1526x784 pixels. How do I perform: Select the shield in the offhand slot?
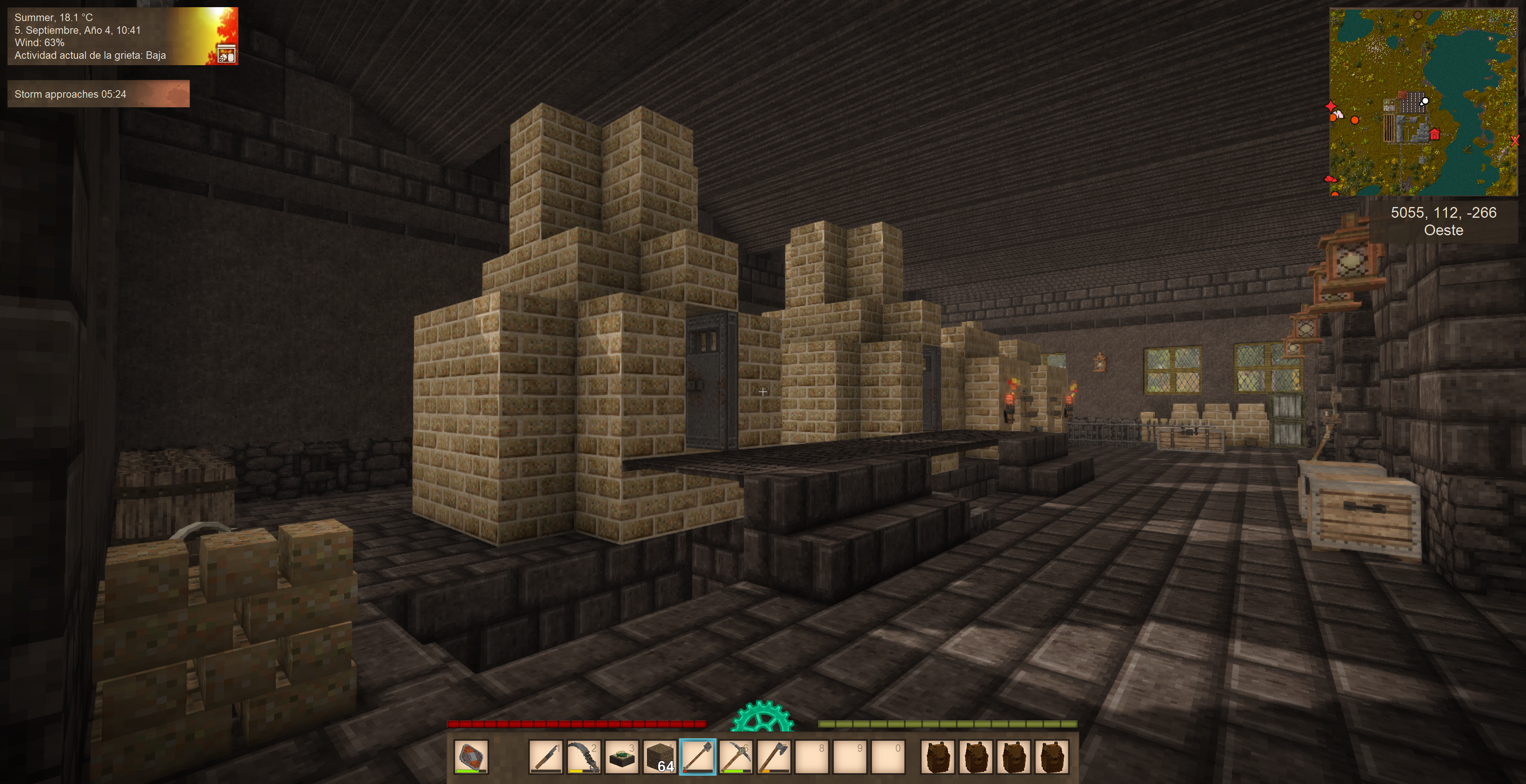[471, 756]
